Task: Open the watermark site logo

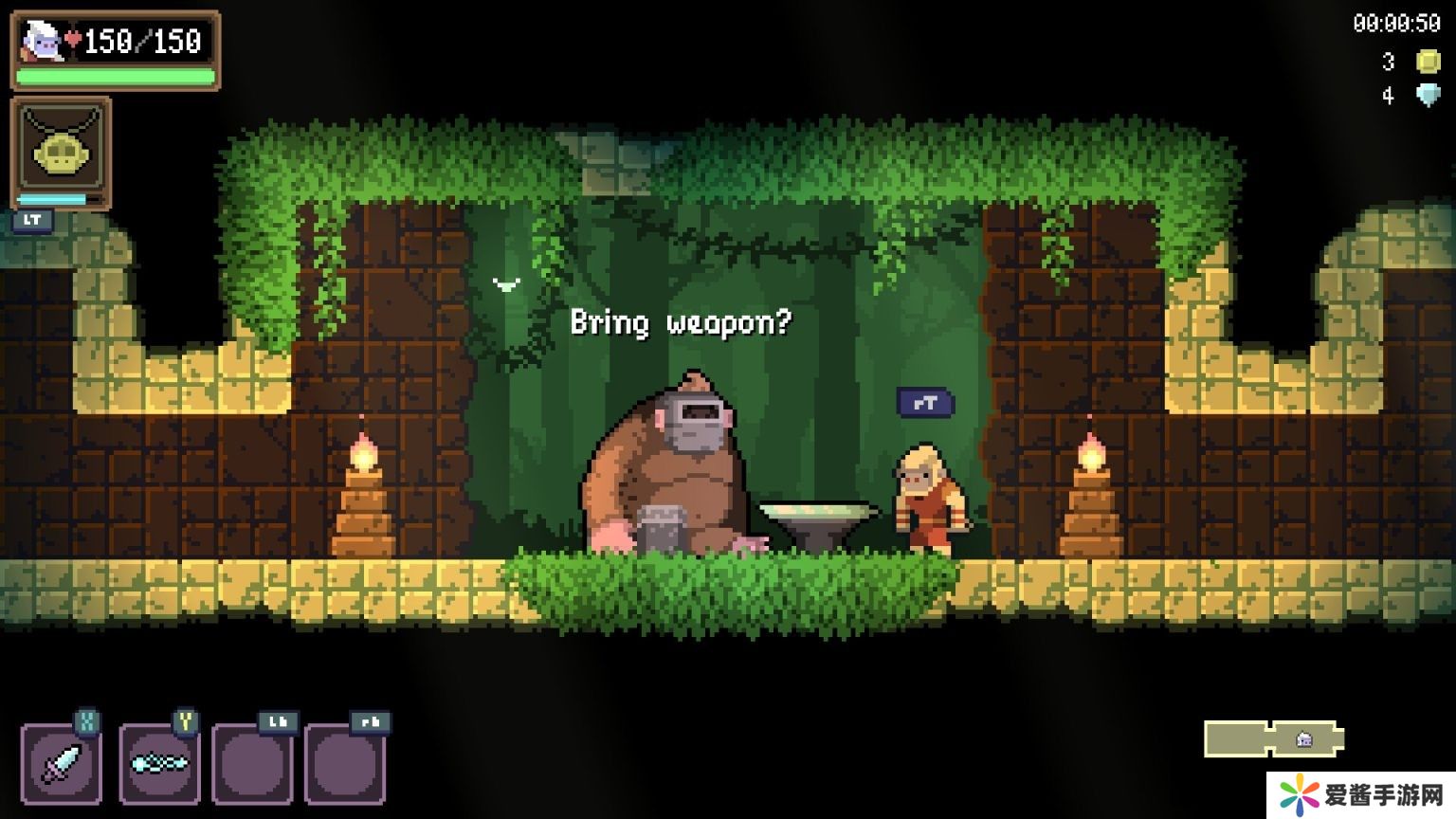Action: [x=1358, y=794]
